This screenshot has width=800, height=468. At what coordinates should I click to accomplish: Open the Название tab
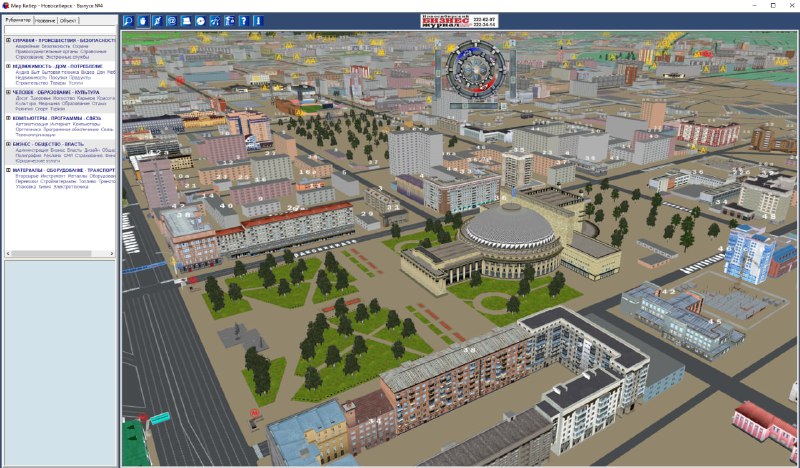pos(45,20)
